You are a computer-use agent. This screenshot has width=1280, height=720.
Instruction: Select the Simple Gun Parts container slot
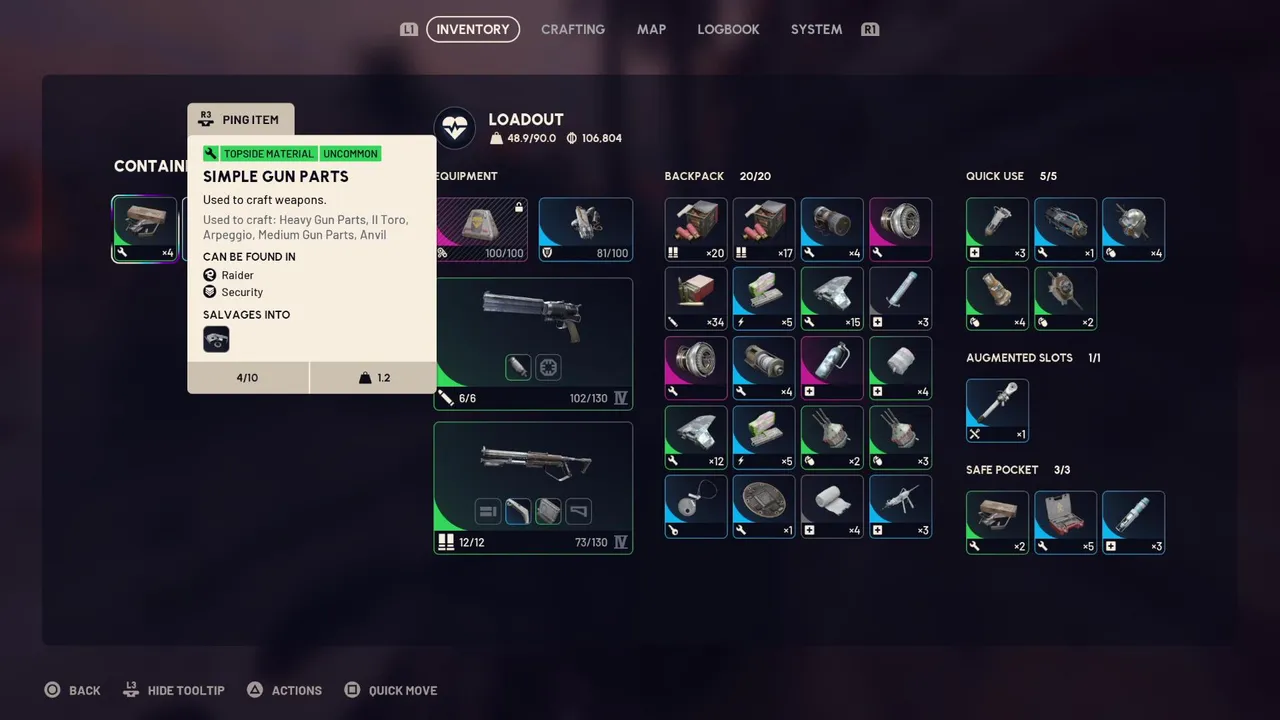145,229
